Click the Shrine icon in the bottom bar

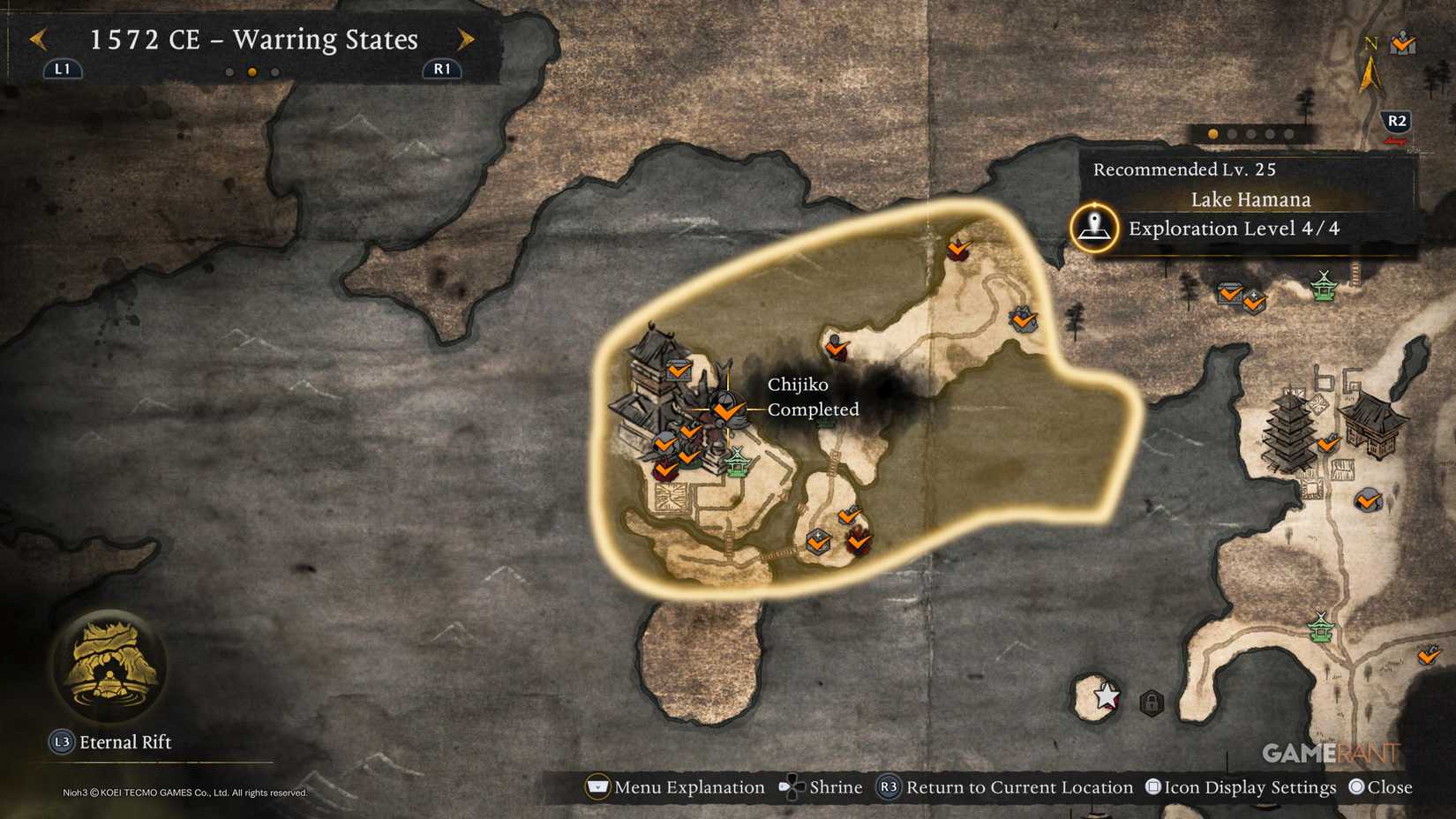(x=792, y=786)
